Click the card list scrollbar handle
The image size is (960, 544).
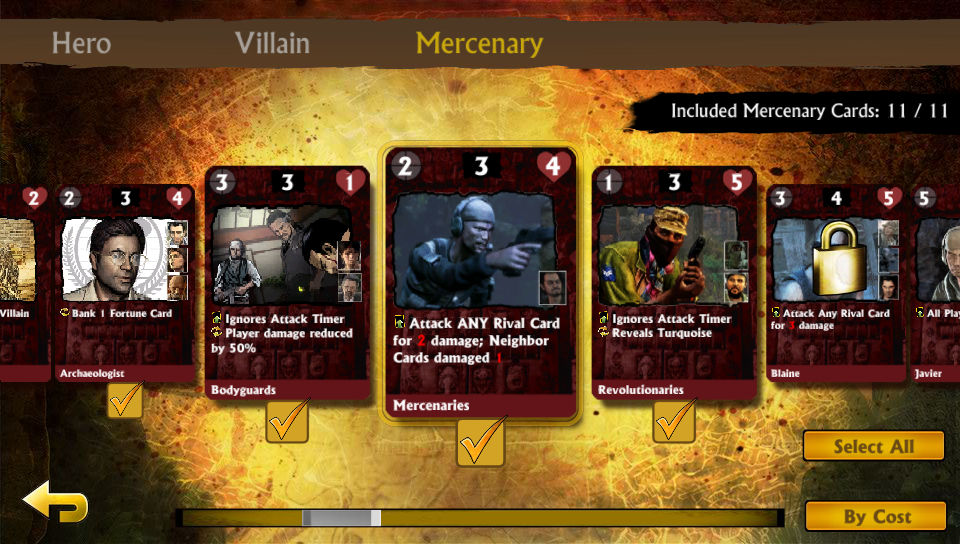pos(341,518)
